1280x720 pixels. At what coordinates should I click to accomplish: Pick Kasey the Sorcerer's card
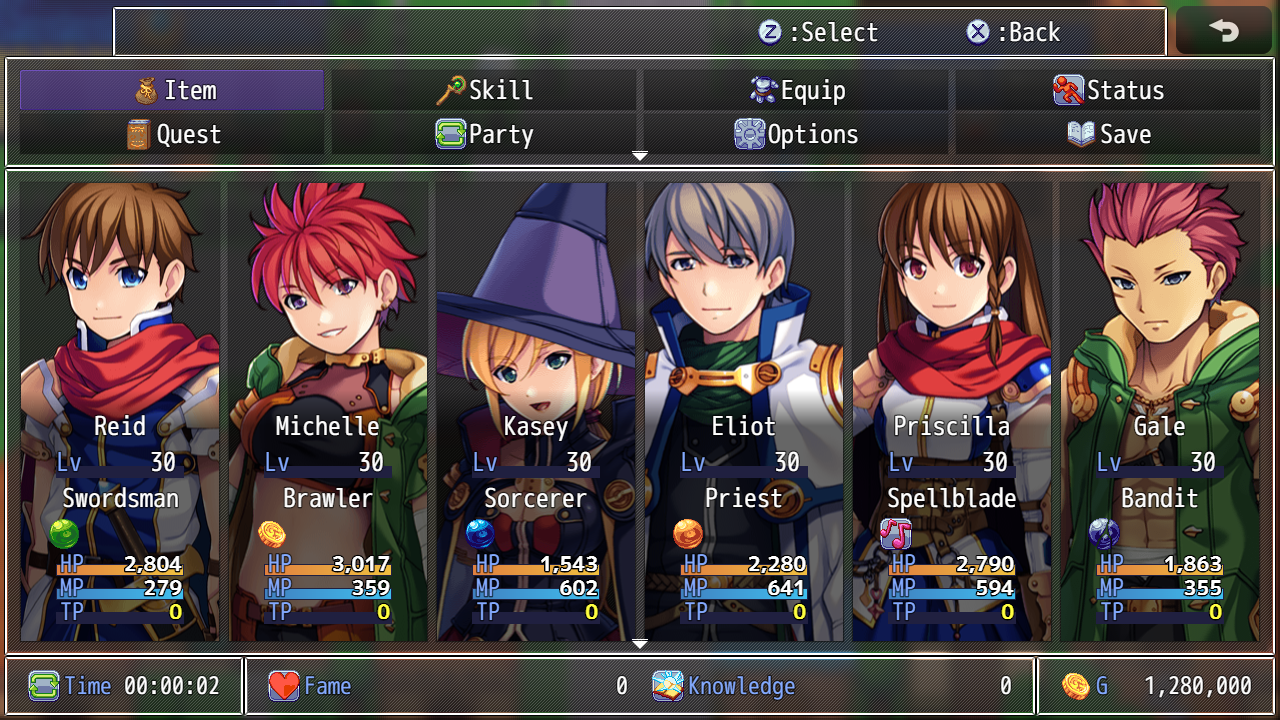coord(536,410)
